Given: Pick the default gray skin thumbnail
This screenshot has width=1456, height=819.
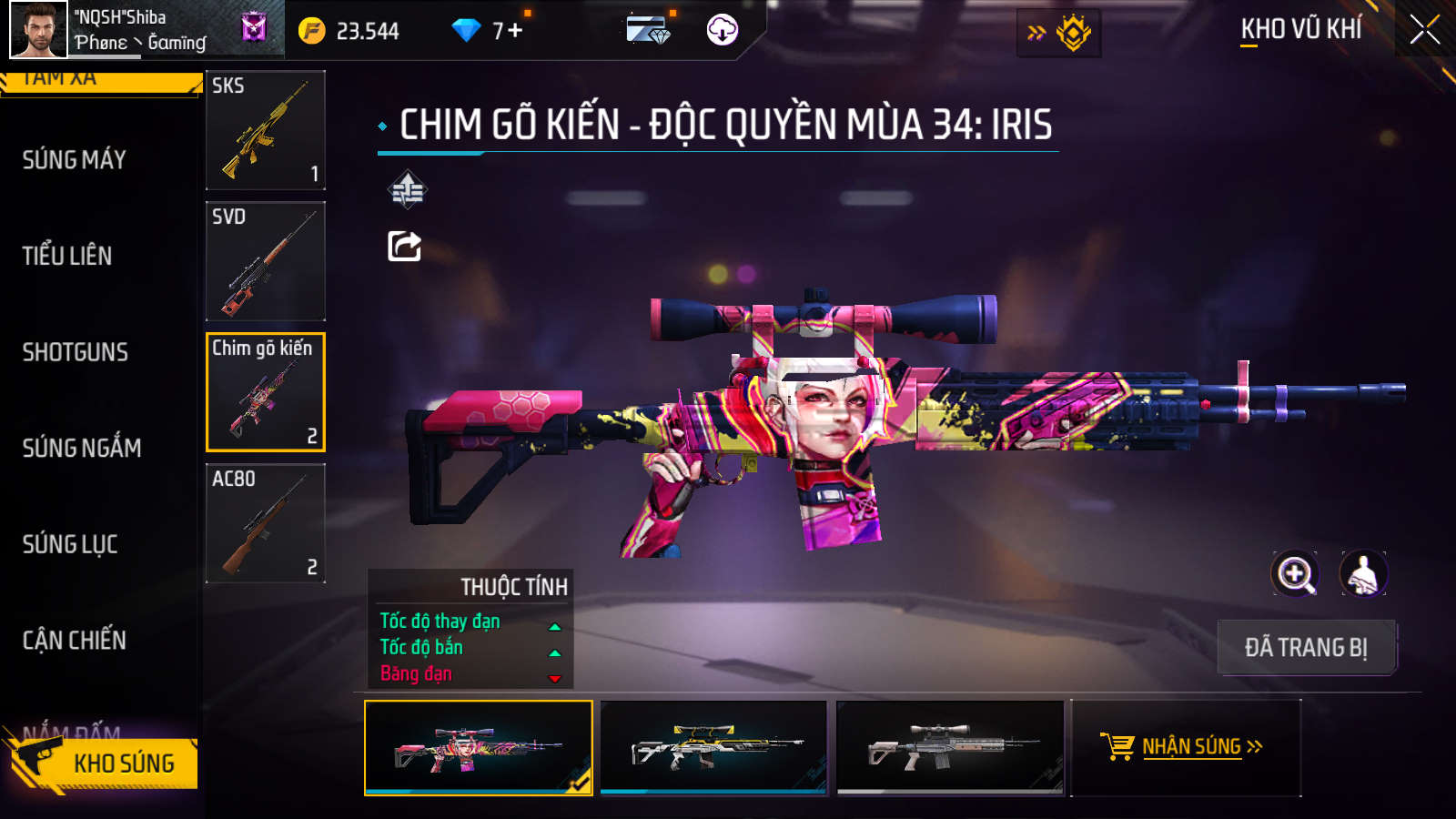Looking at the screenshot, I should click(x=950, y=748).
